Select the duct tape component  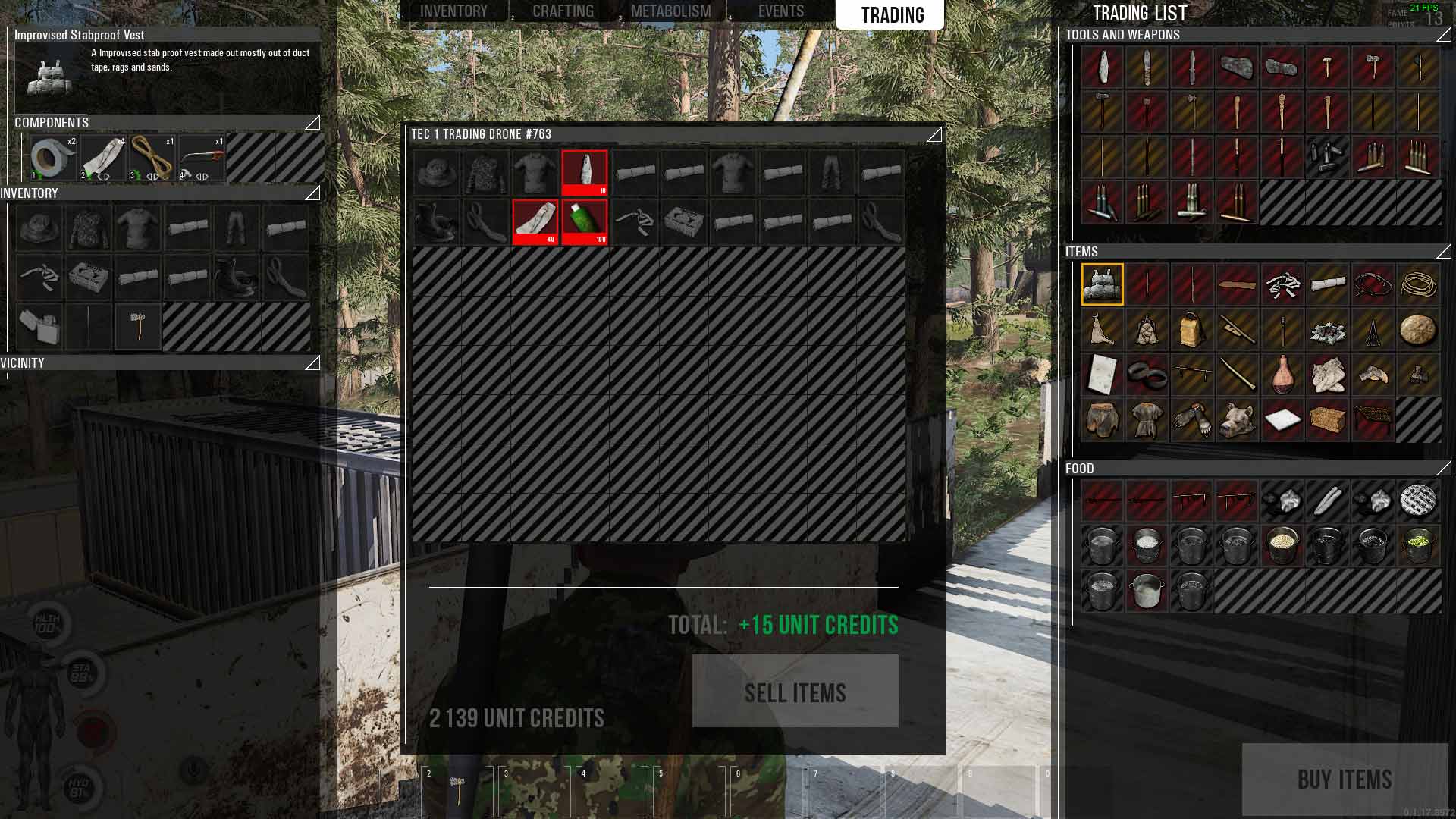[49, 157]
